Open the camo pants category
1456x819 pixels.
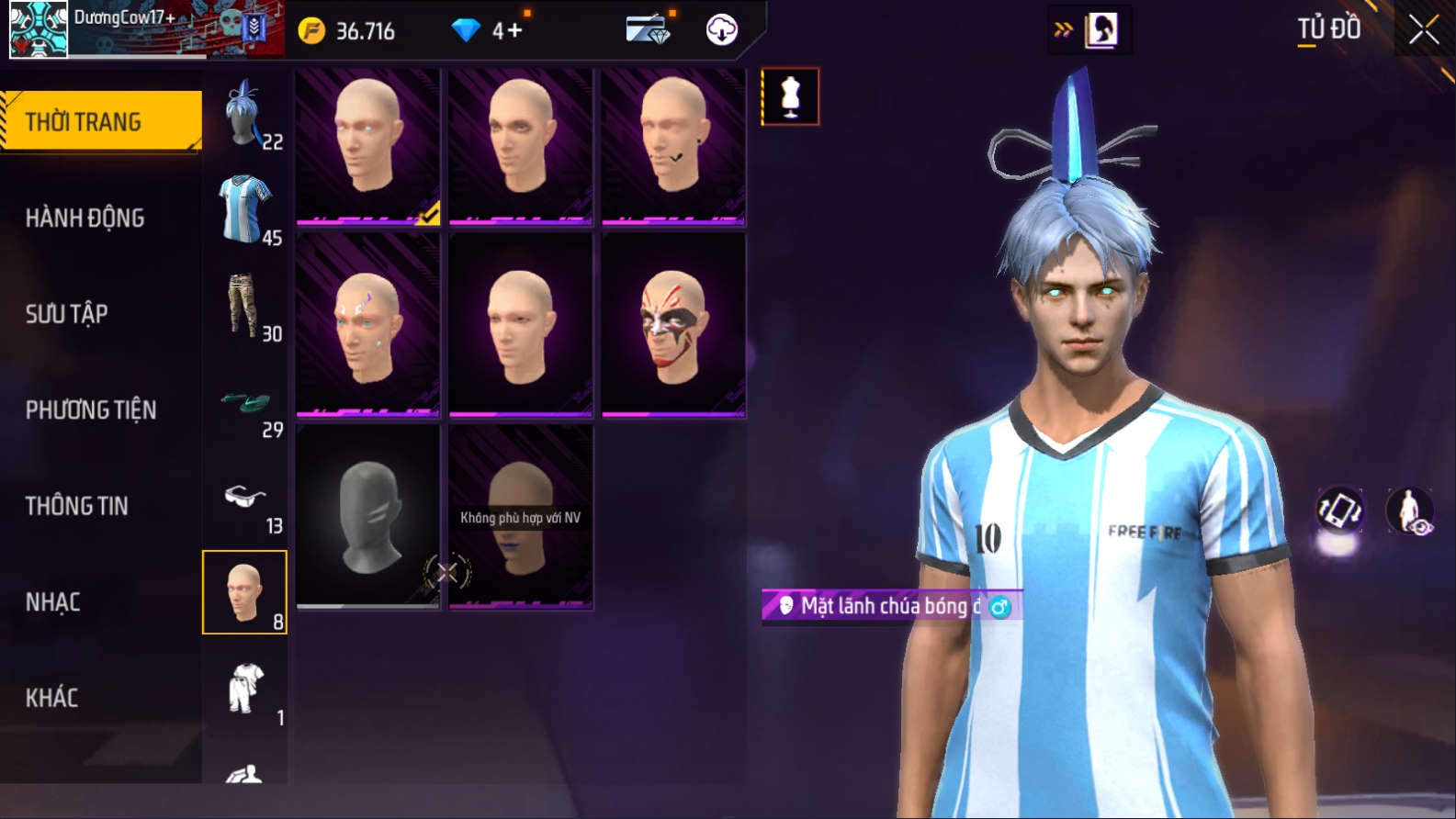244,306
